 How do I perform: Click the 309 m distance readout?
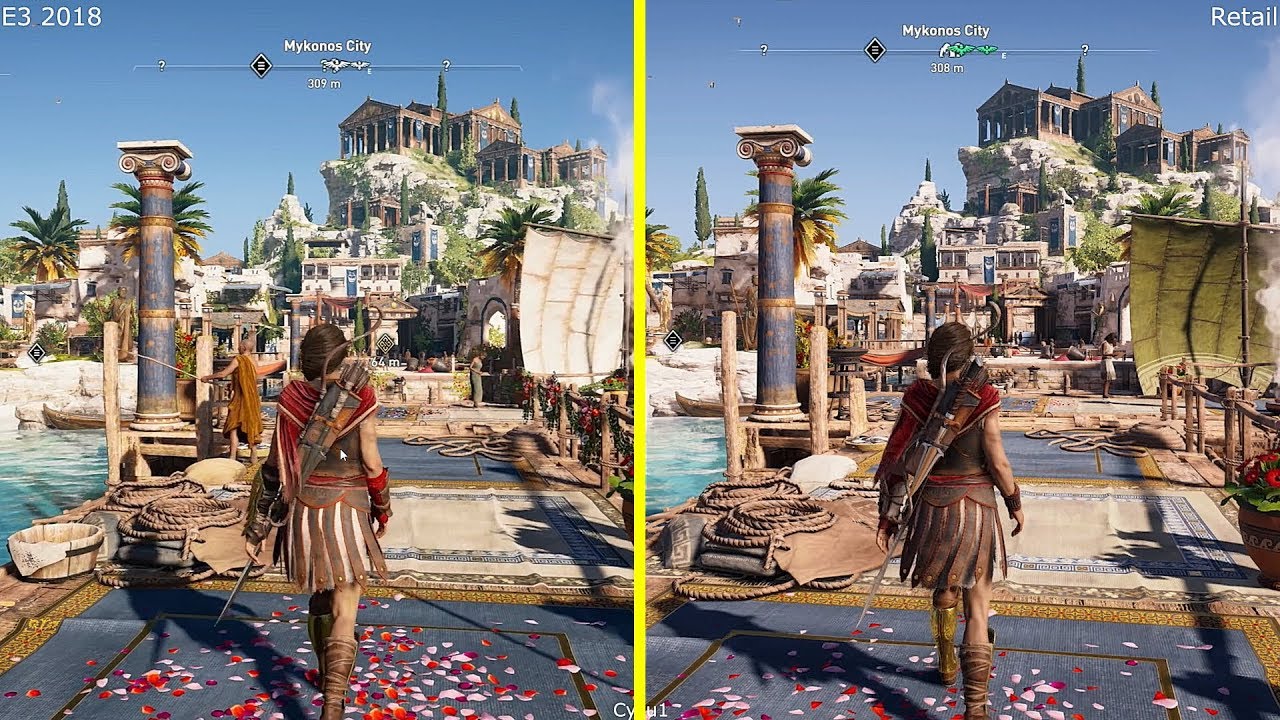pyautogui.click(x=324, y=83)
